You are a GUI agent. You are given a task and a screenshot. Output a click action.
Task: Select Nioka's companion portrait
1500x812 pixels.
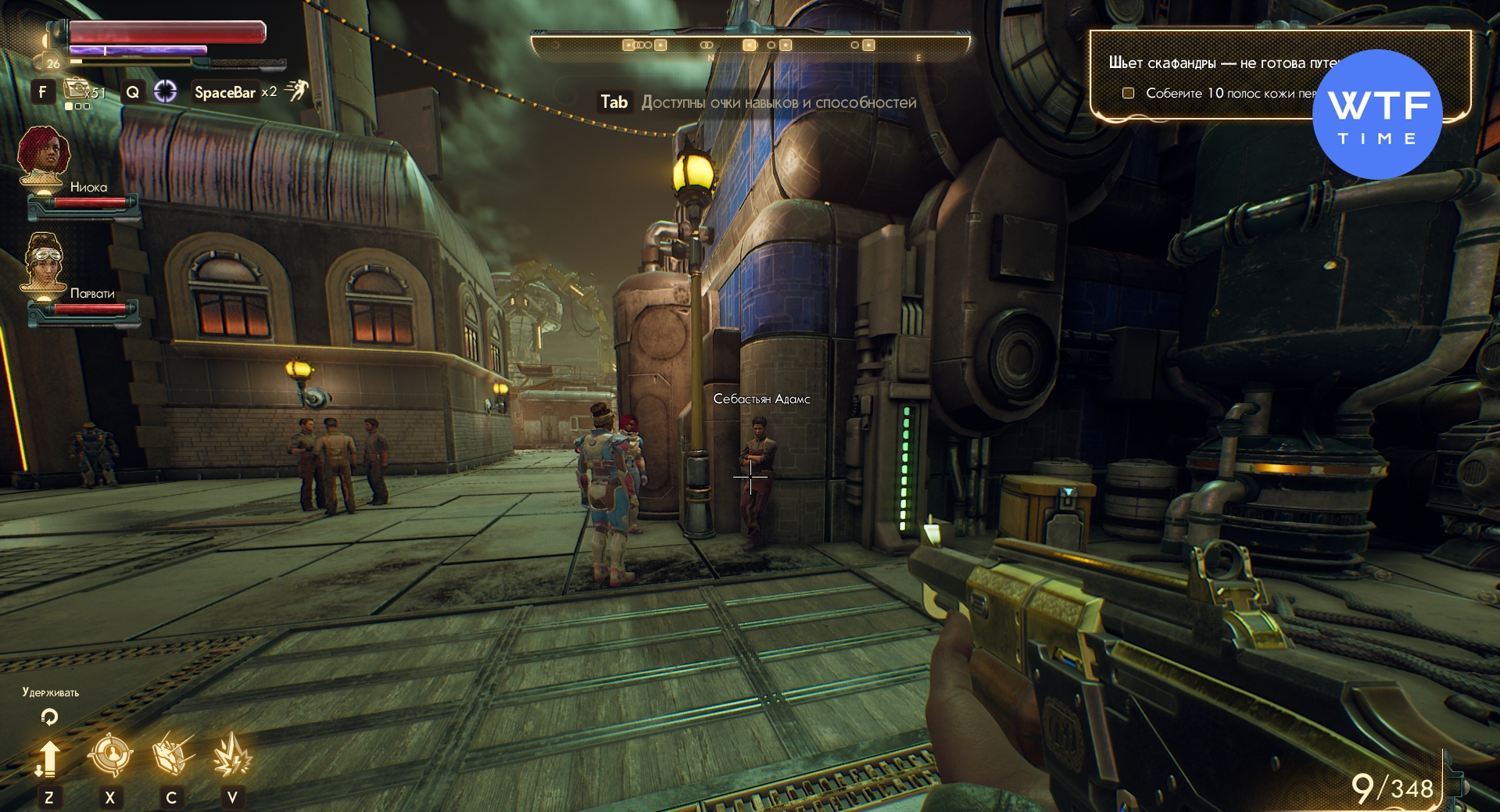(44, 158)
